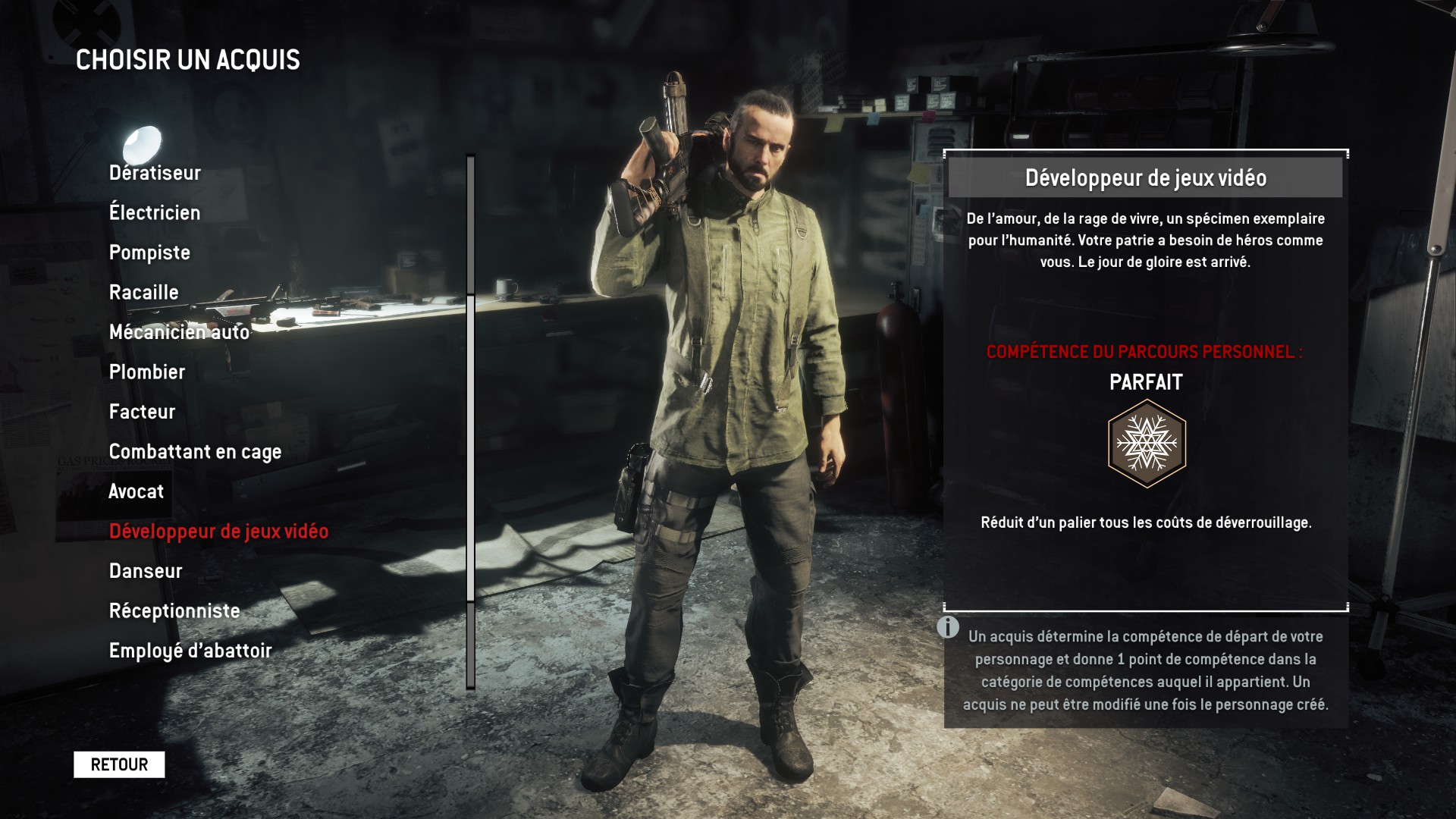
Task: Choose Employé d'abattoir
Action: point(190,651)
